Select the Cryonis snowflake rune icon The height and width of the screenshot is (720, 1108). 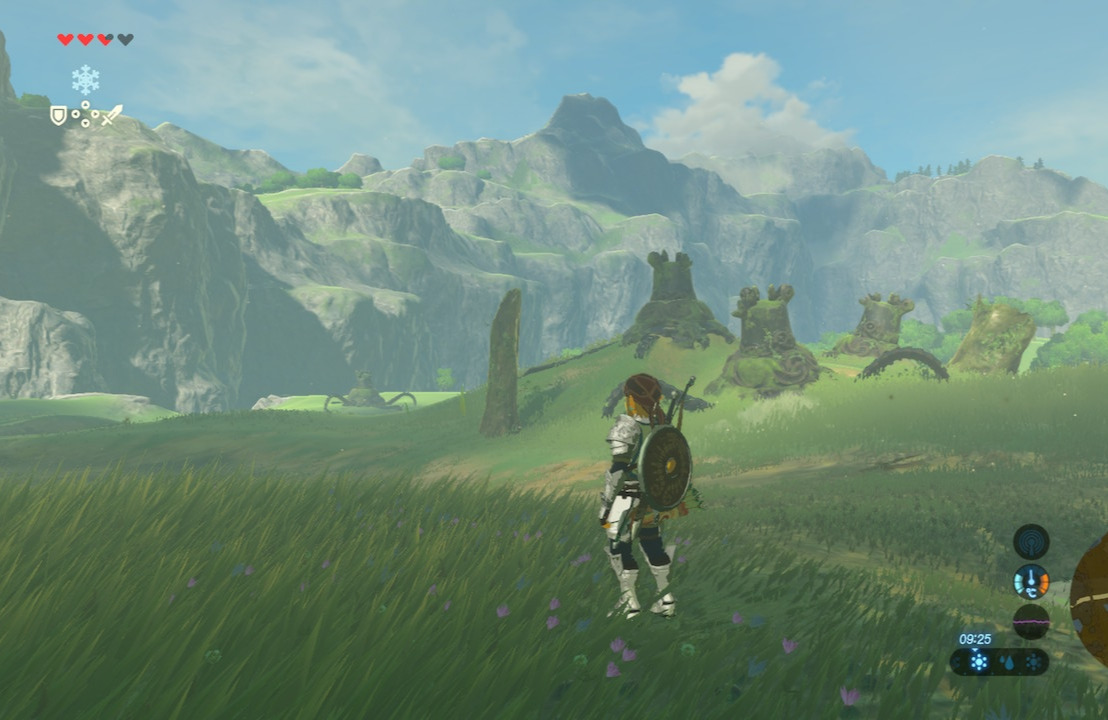[85, 80]
